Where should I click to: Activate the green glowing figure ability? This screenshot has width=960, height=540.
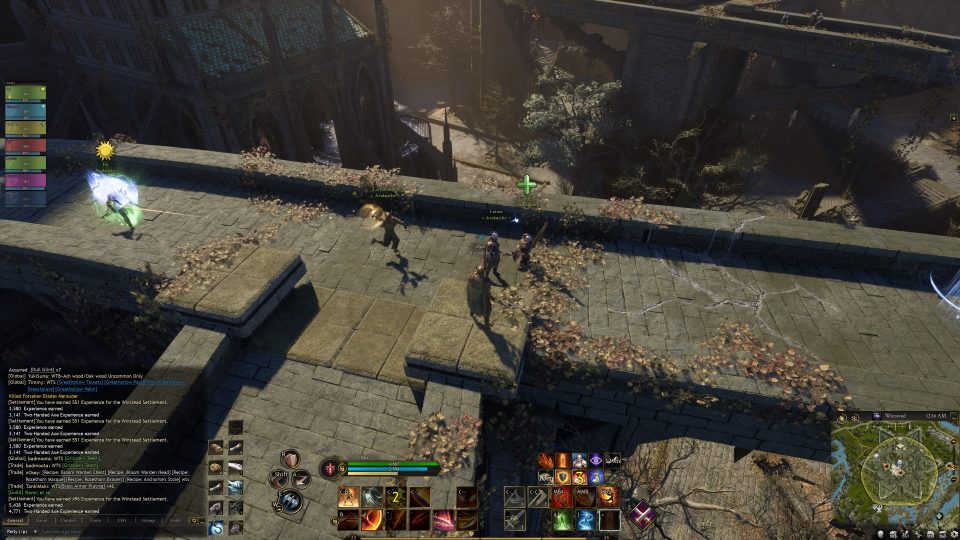[x=563, y=519]
